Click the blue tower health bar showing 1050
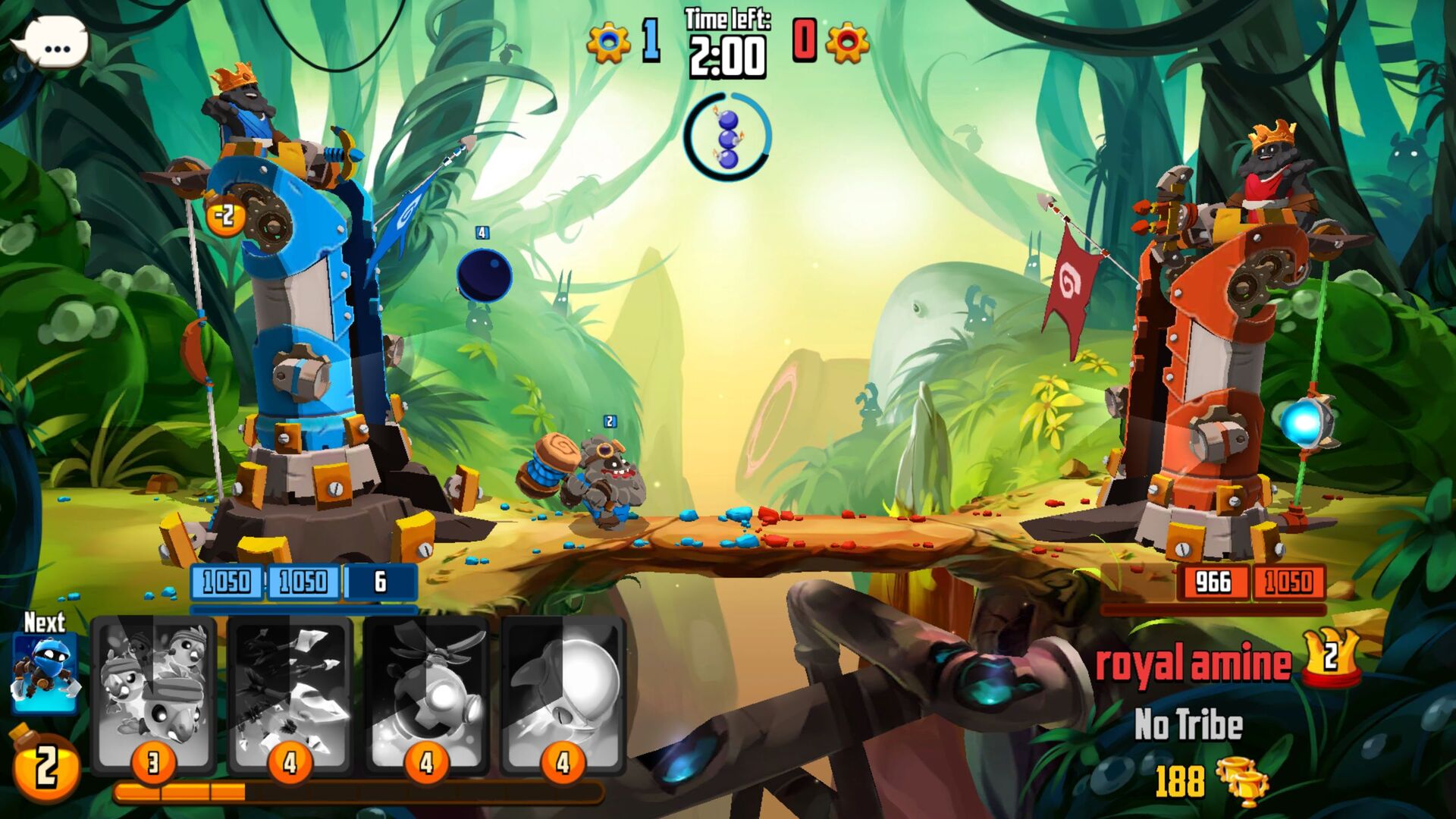This screenshot has height=819, width=1456. tap(227, 580)
